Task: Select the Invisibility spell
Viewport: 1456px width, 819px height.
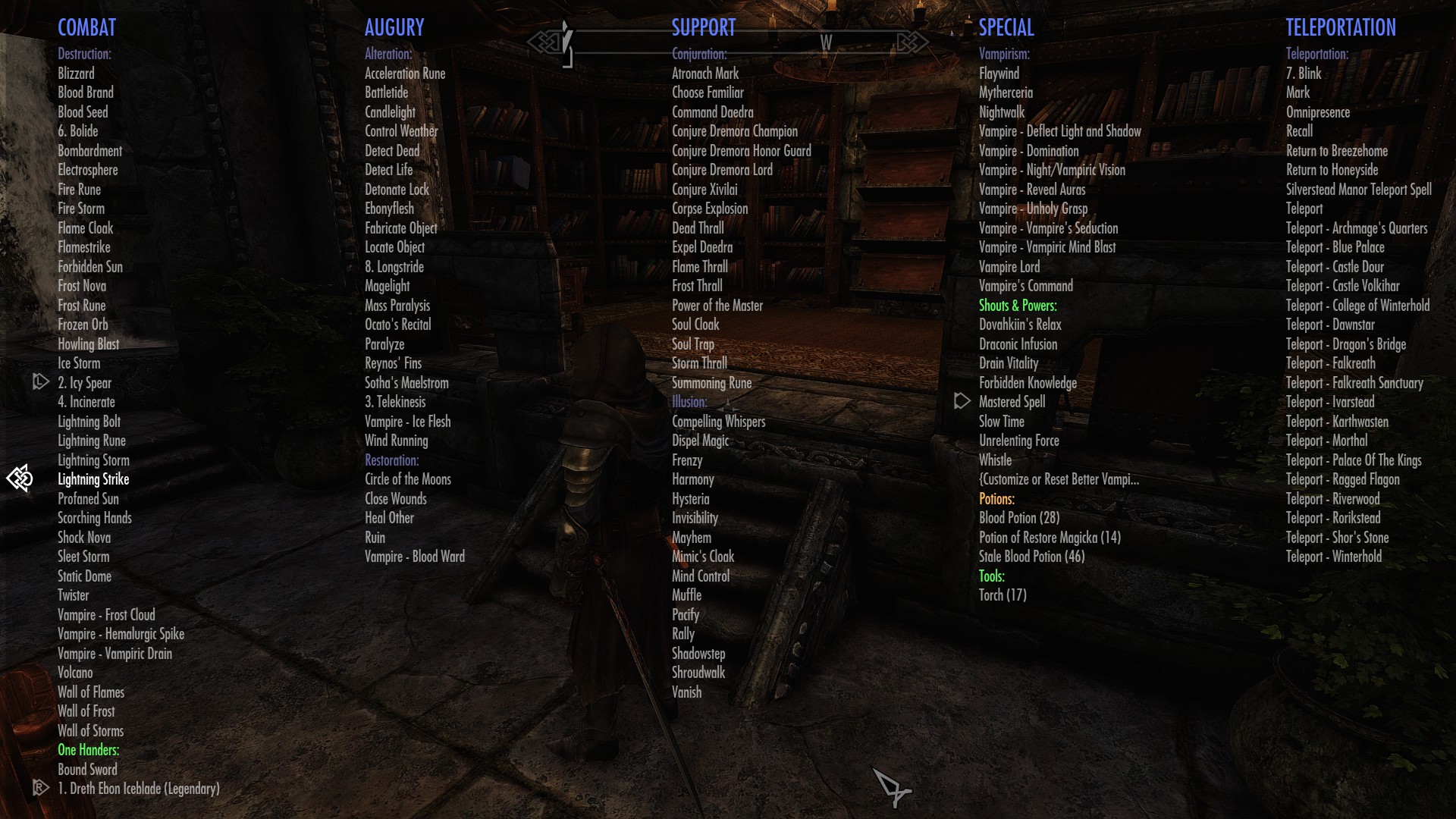Action: point(694,518)
